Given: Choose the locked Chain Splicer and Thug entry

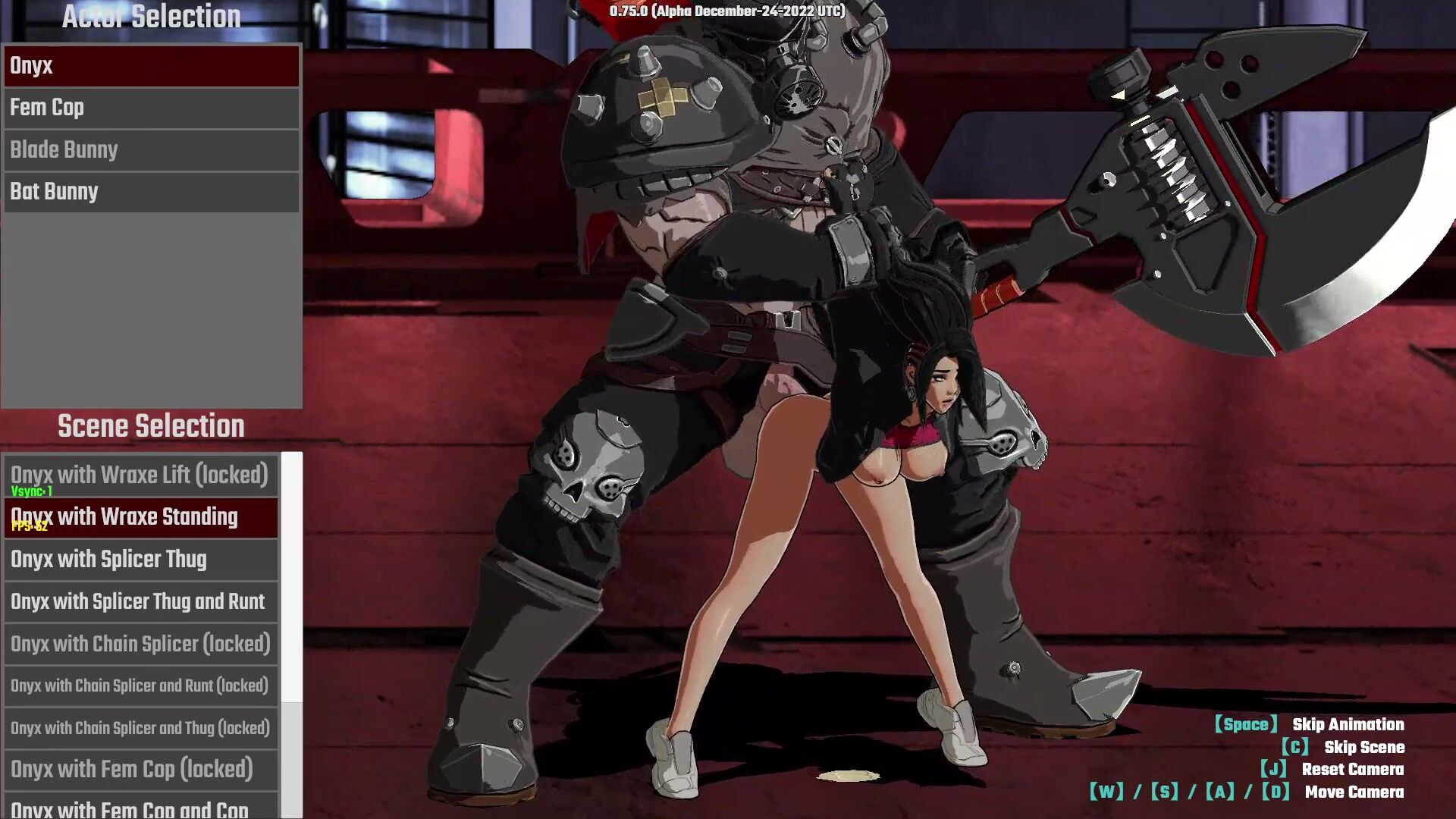Looking at the screenshot, I should click(141, 729).
